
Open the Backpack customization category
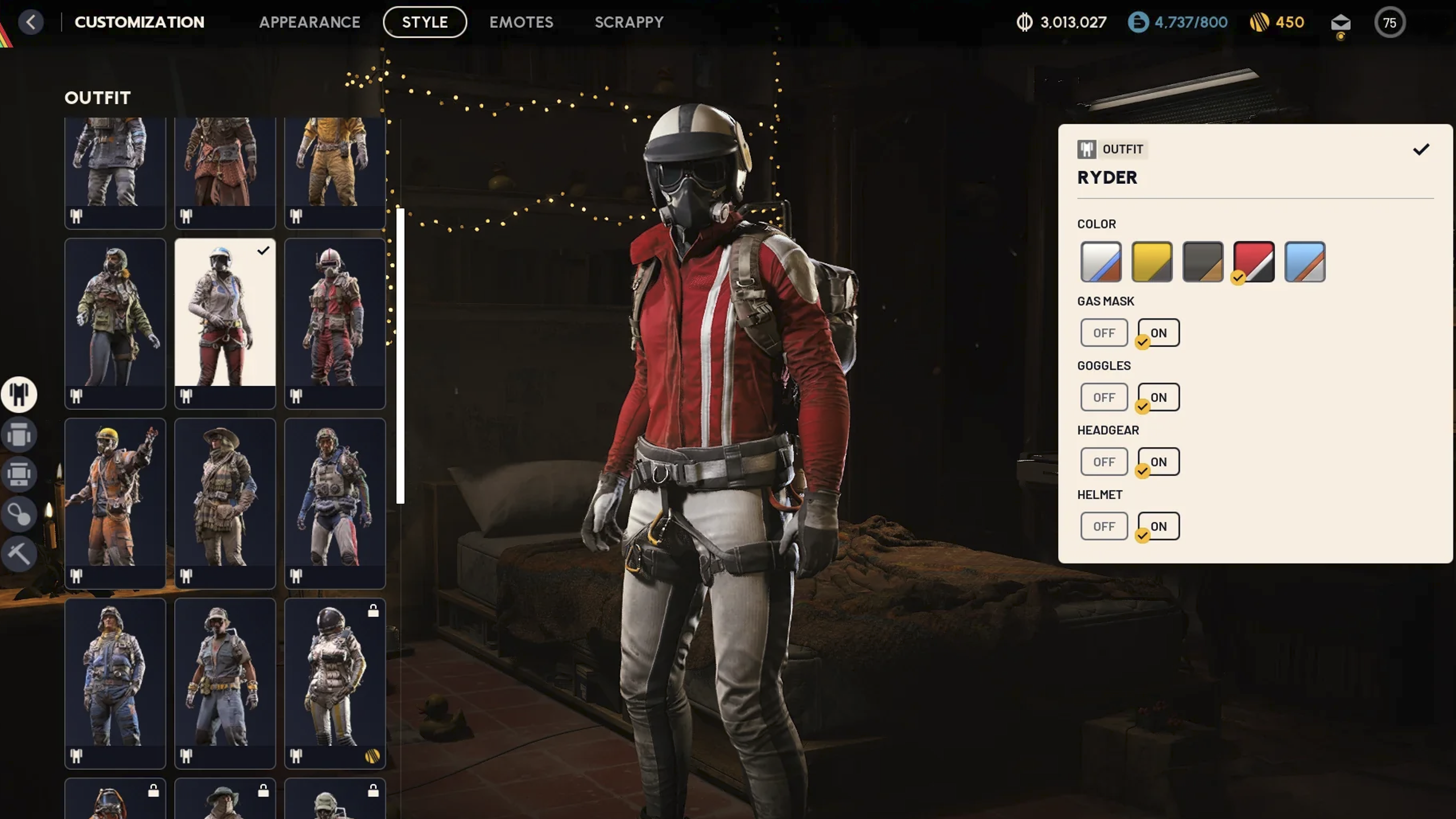[19, 434]
